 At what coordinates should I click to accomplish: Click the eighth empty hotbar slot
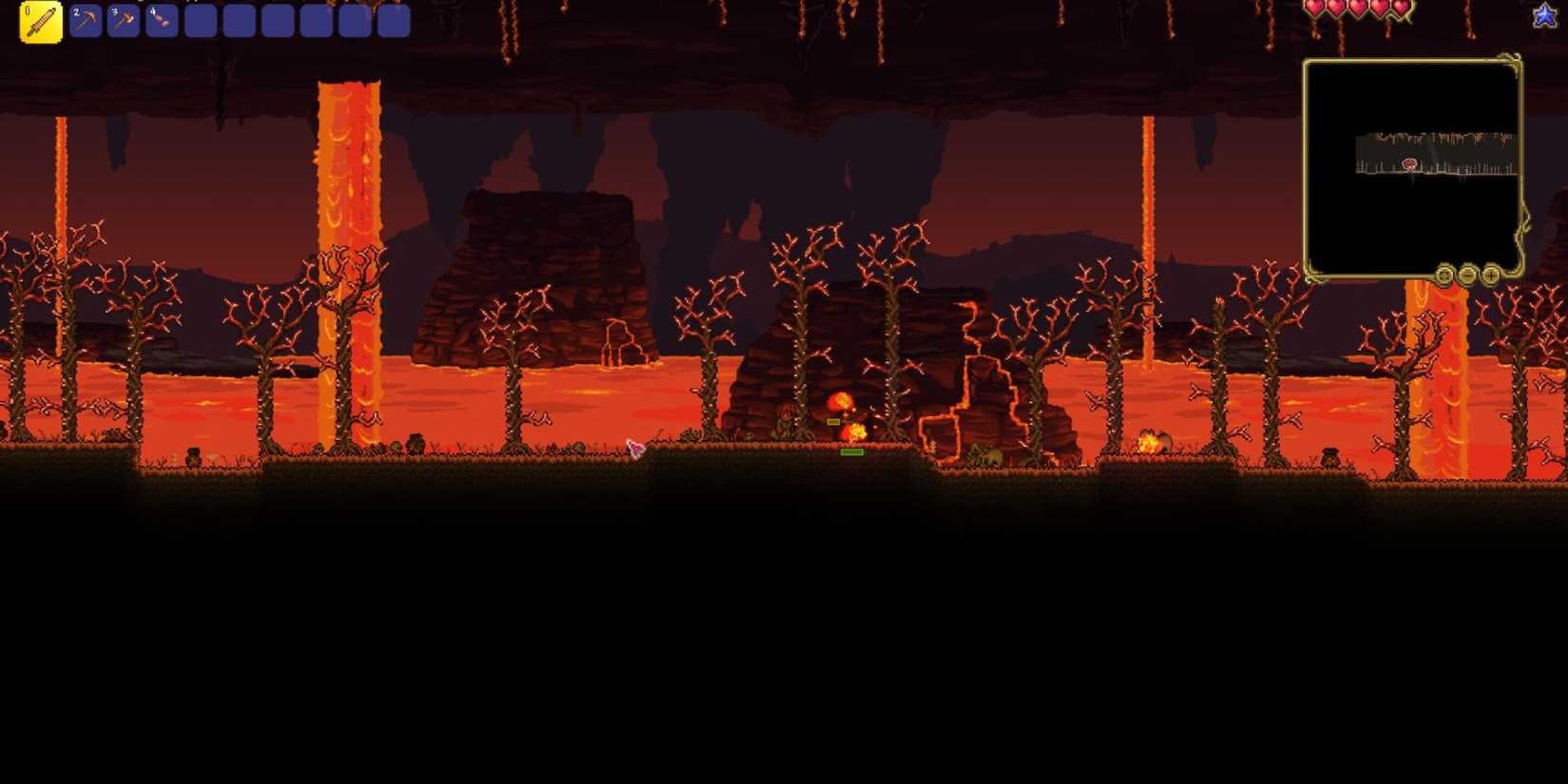click(x=316, y=20)
